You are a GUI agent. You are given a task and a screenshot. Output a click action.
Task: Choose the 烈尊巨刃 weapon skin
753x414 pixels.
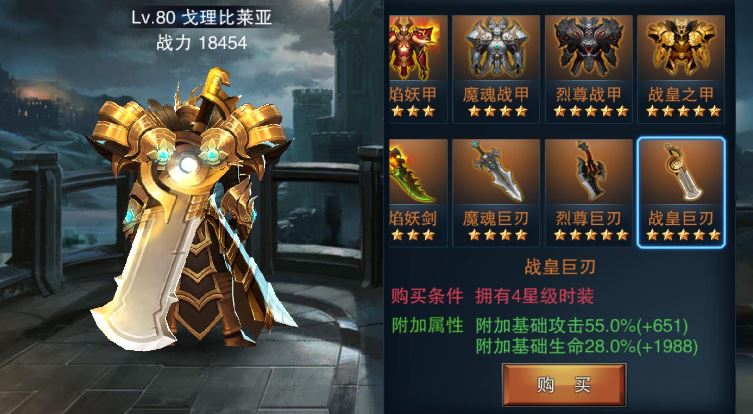tap(588, 190)
